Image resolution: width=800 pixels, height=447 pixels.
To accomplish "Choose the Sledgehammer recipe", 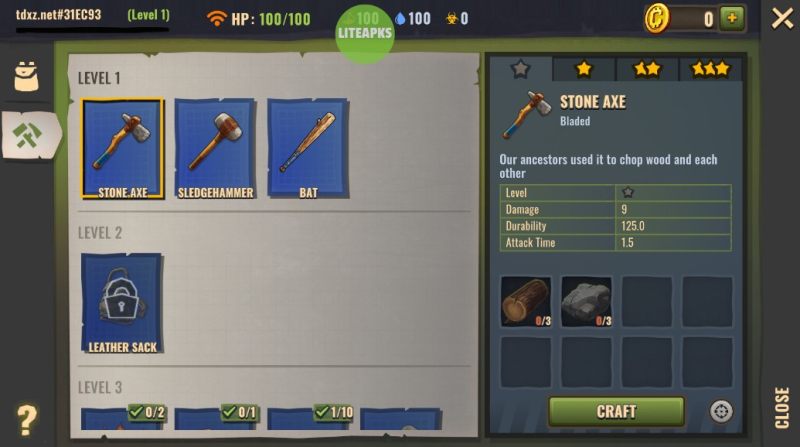I will pyautogui.click(x=215, y=148).
